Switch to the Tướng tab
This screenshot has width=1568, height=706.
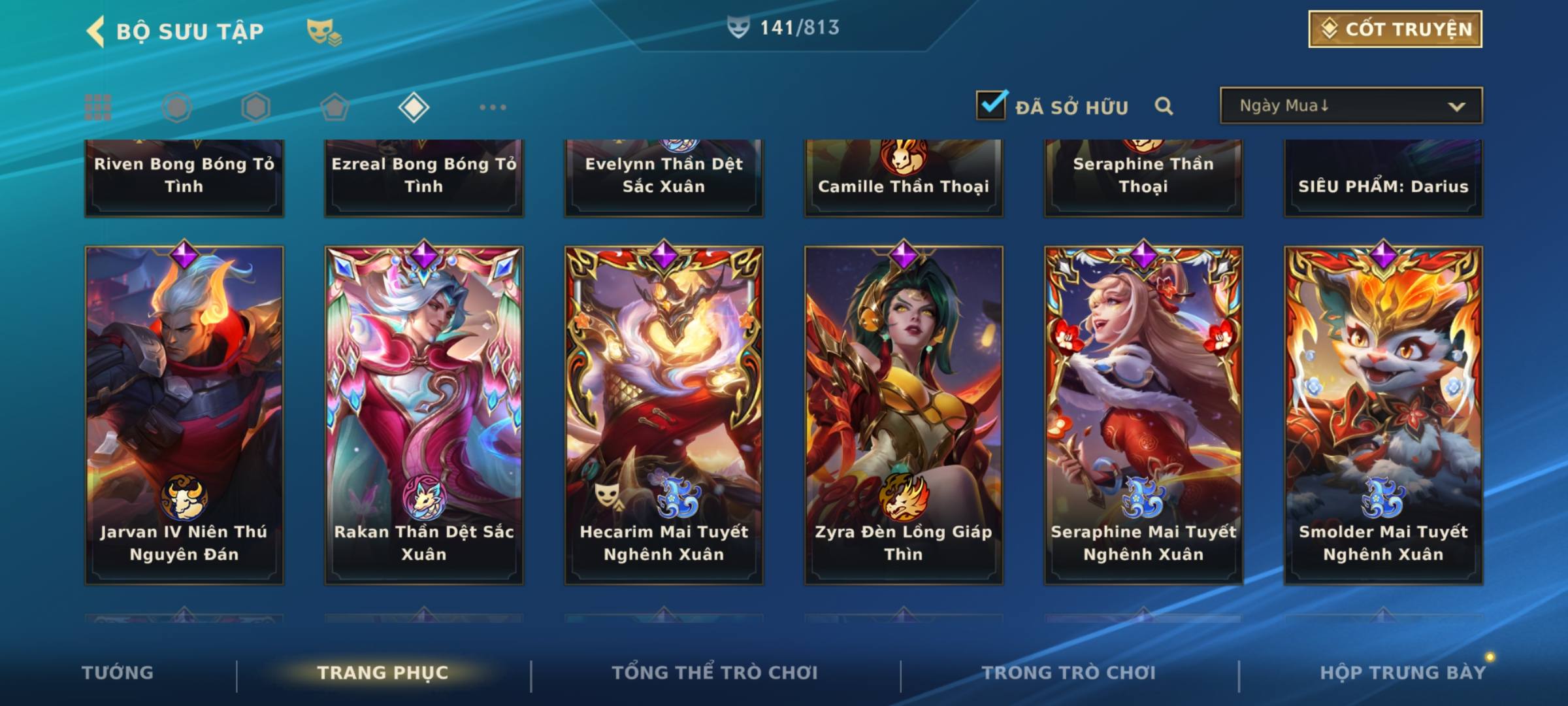[x=118, y=673]
